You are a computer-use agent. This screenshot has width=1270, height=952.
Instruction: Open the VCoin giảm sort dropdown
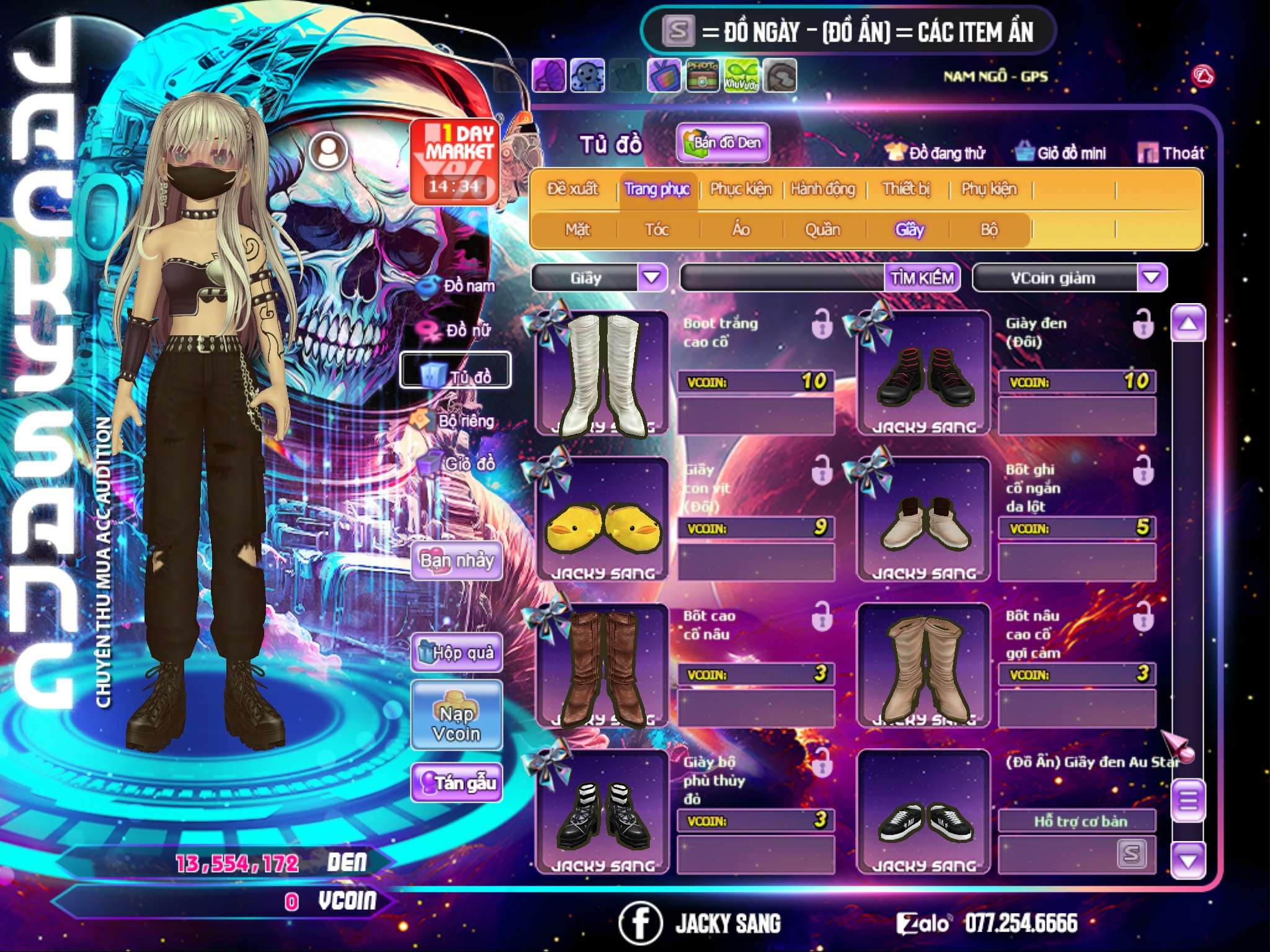[x=1152, y=277]
